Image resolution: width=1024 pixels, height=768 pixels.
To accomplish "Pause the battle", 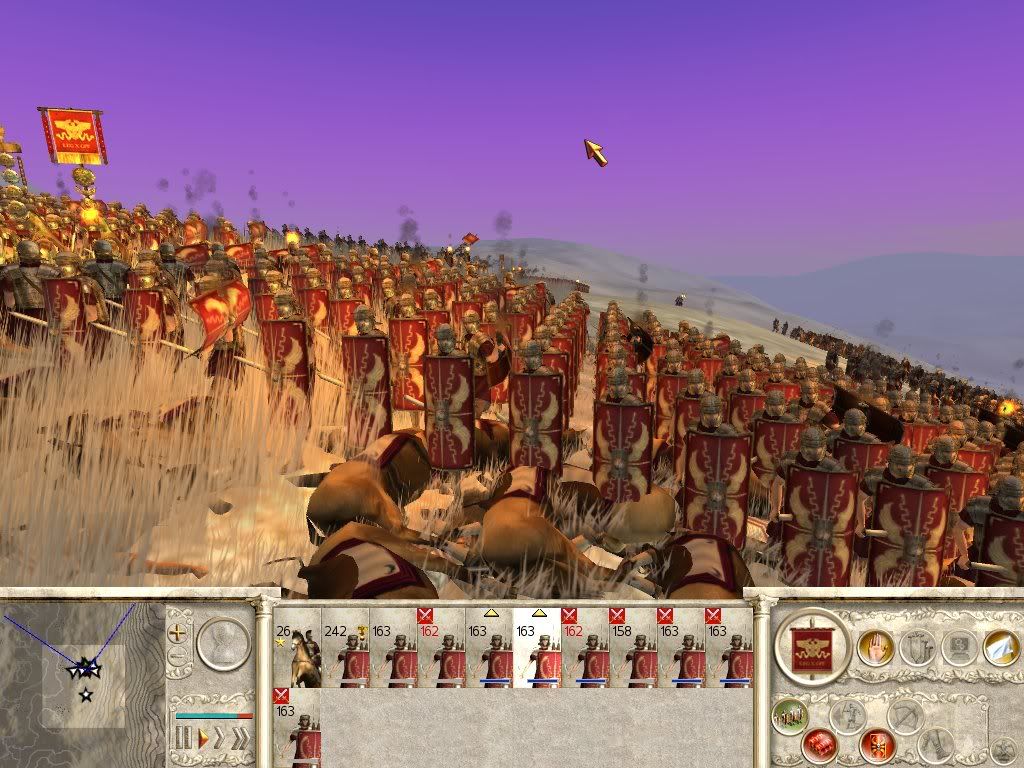I will [183, 739].
